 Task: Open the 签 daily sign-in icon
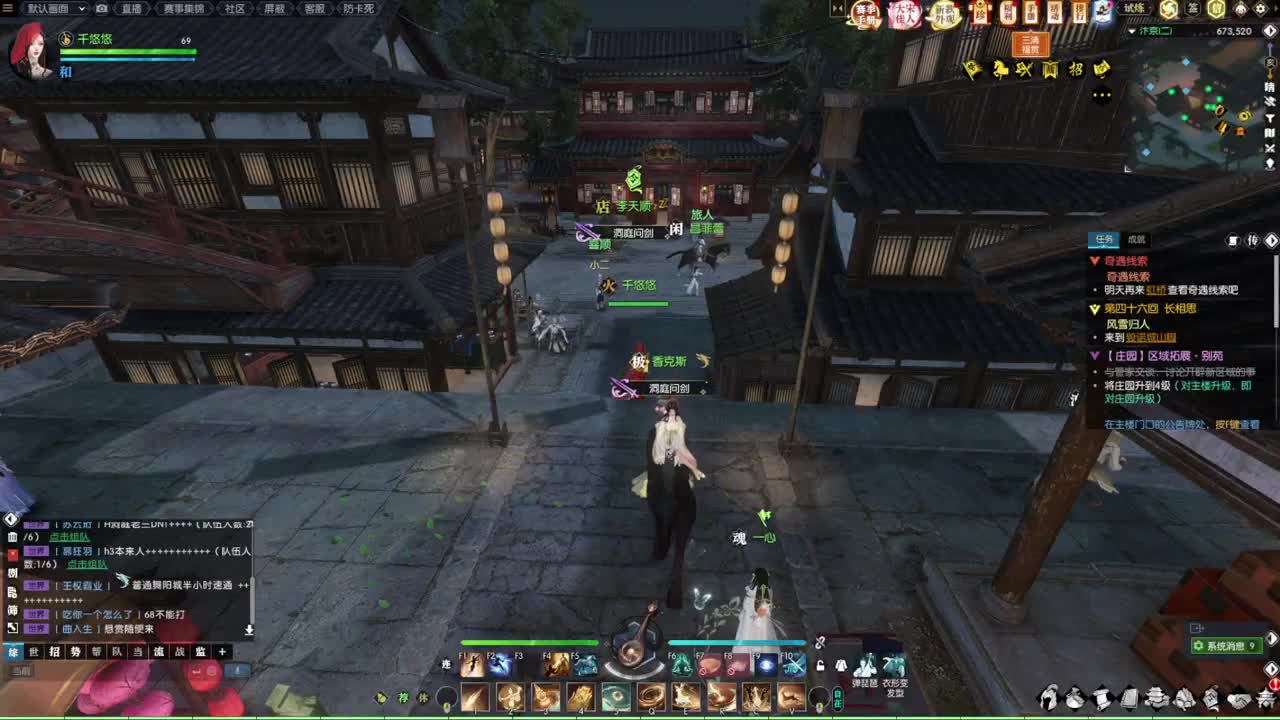pos(1193,8)
